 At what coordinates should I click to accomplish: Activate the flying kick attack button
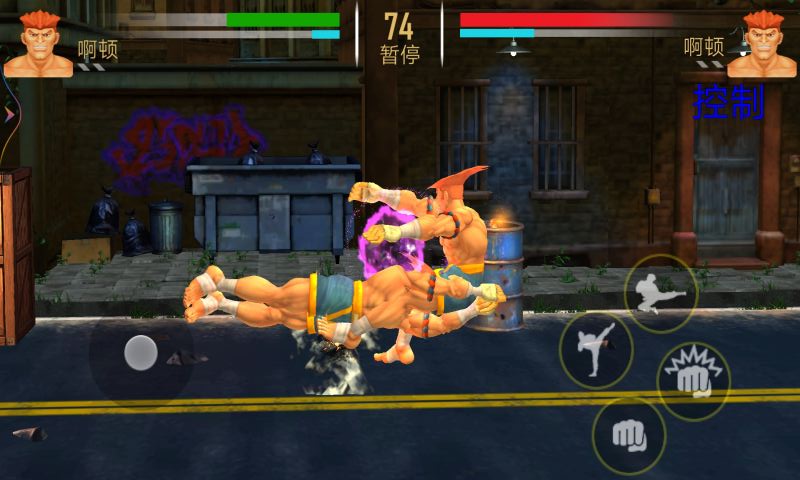[x=661, y=293]
